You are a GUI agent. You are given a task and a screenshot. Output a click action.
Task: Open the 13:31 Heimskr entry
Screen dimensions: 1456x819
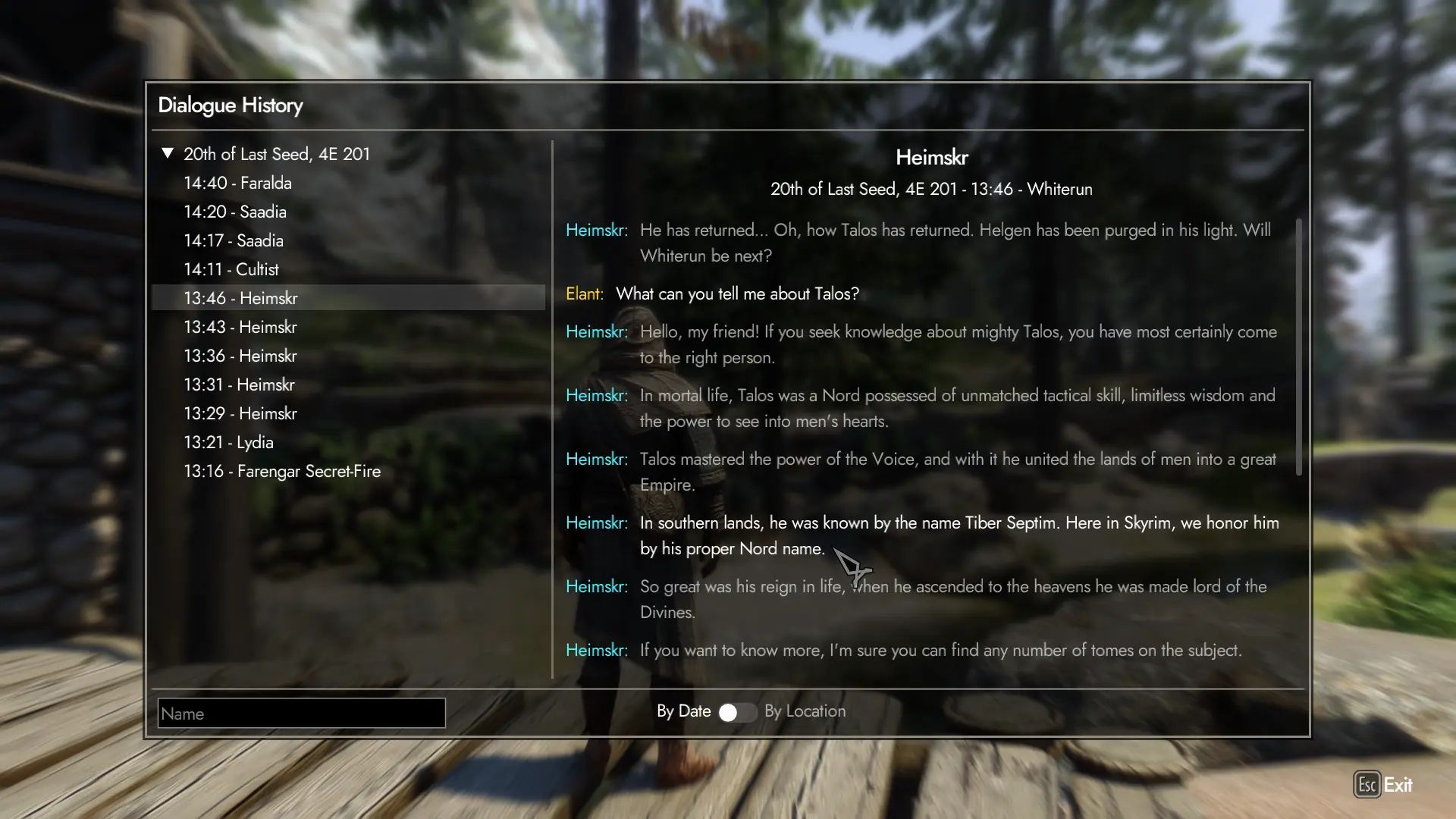[240, 384]
